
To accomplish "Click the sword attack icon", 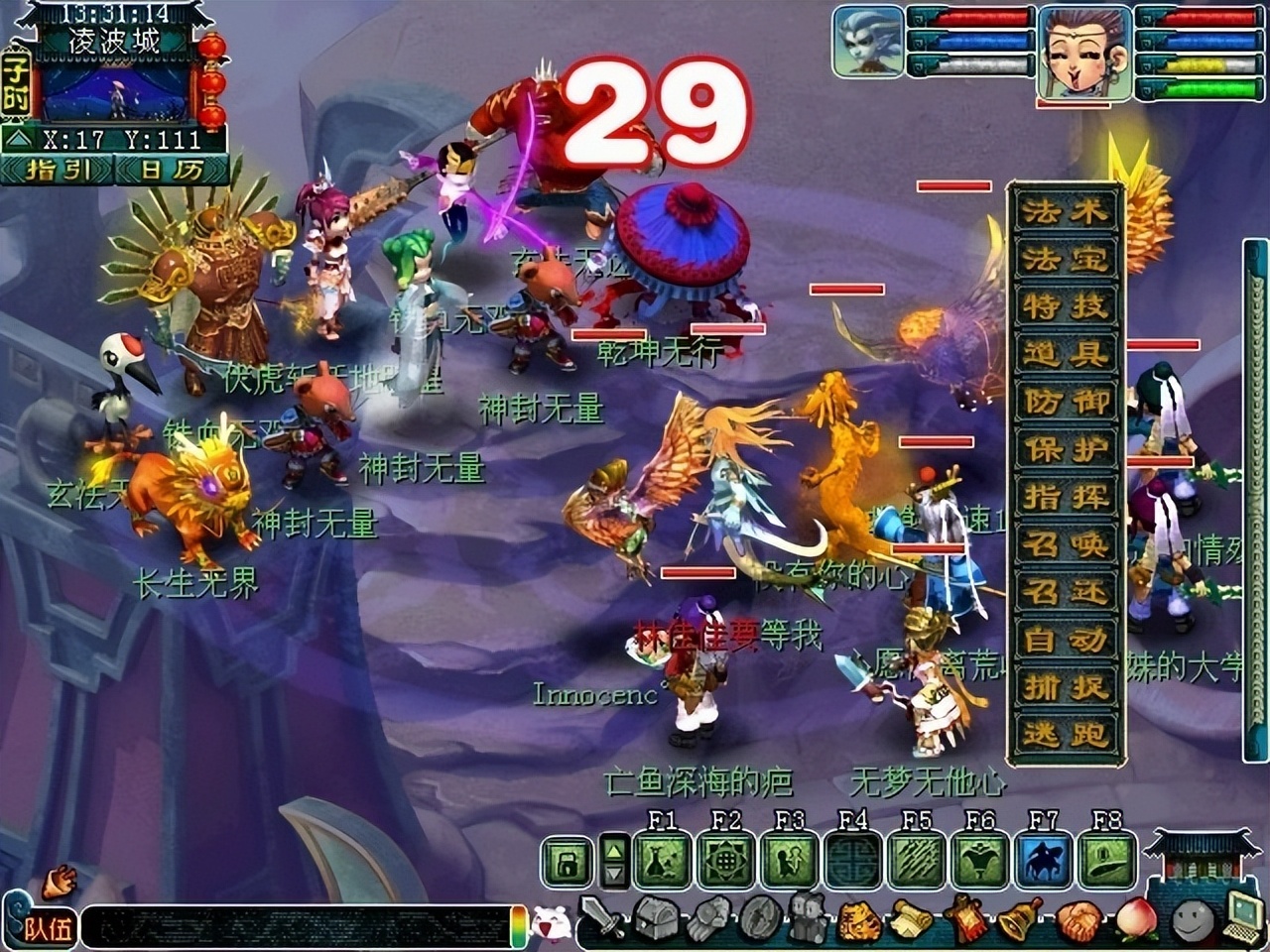I will click(x=601, y=919).
